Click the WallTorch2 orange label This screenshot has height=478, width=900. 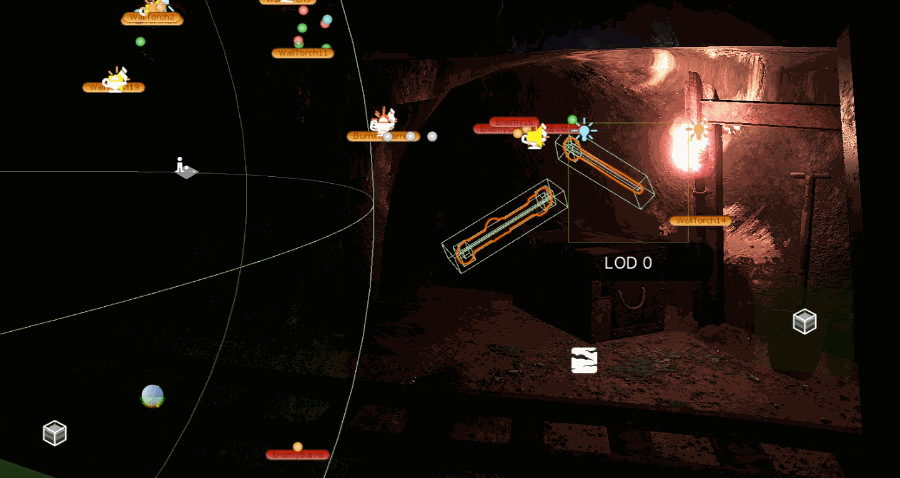tap(152, 19)
